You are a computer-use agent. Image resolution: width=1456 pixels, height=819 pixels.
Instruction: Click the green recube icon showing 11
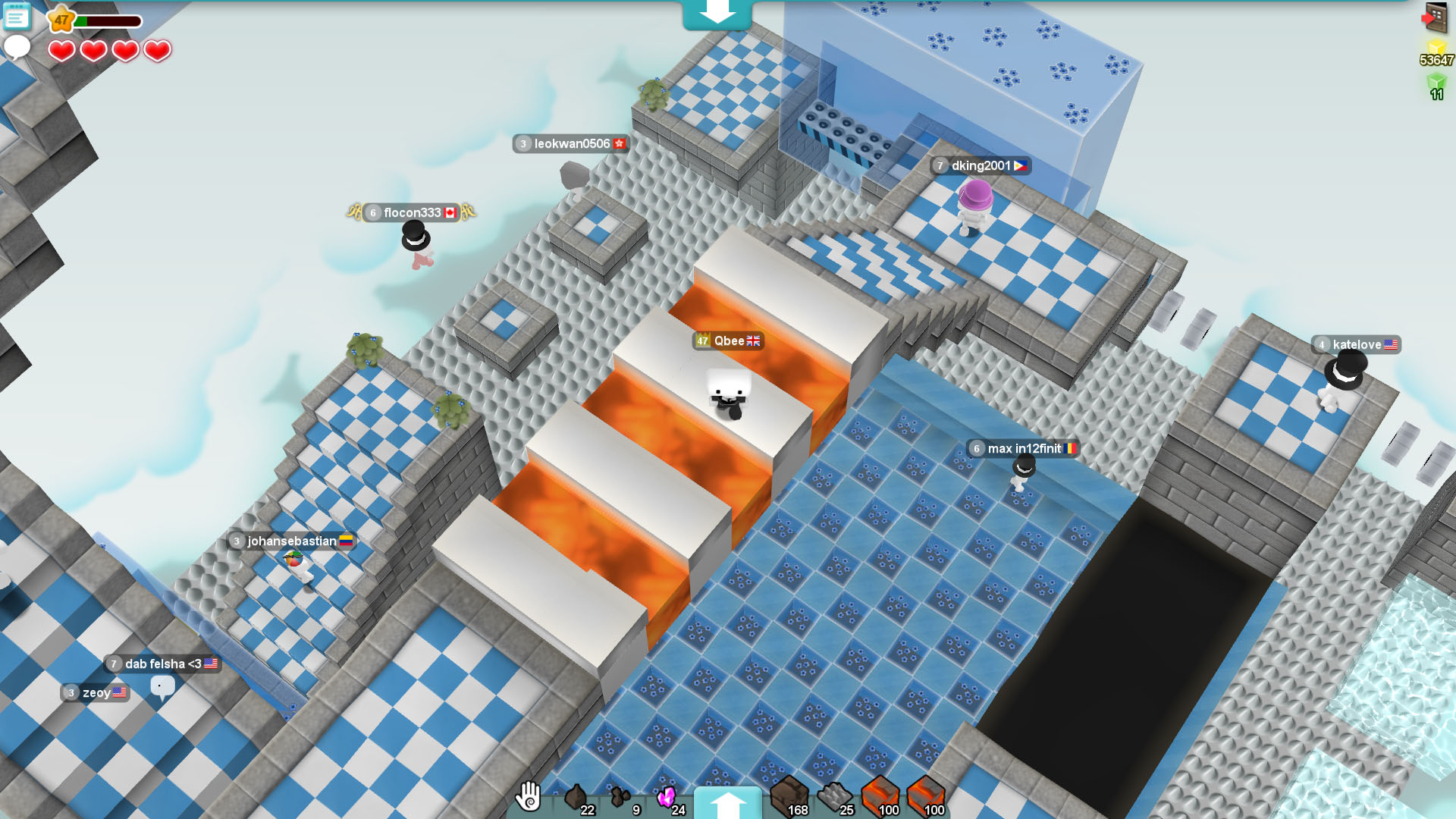[1436, 82]
